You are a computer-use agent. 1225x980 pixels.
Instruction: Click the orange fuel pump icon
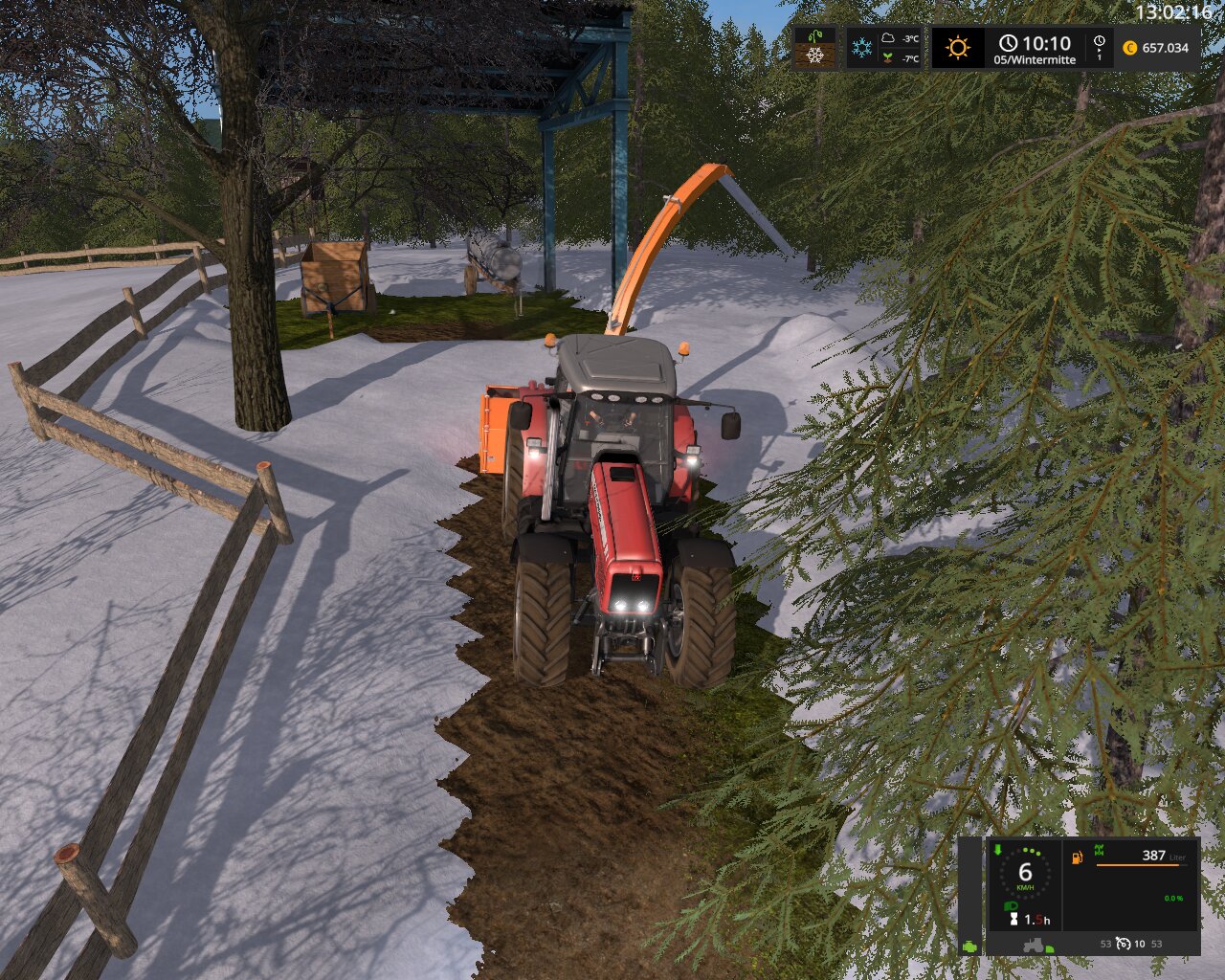[x=1078, y=857]
